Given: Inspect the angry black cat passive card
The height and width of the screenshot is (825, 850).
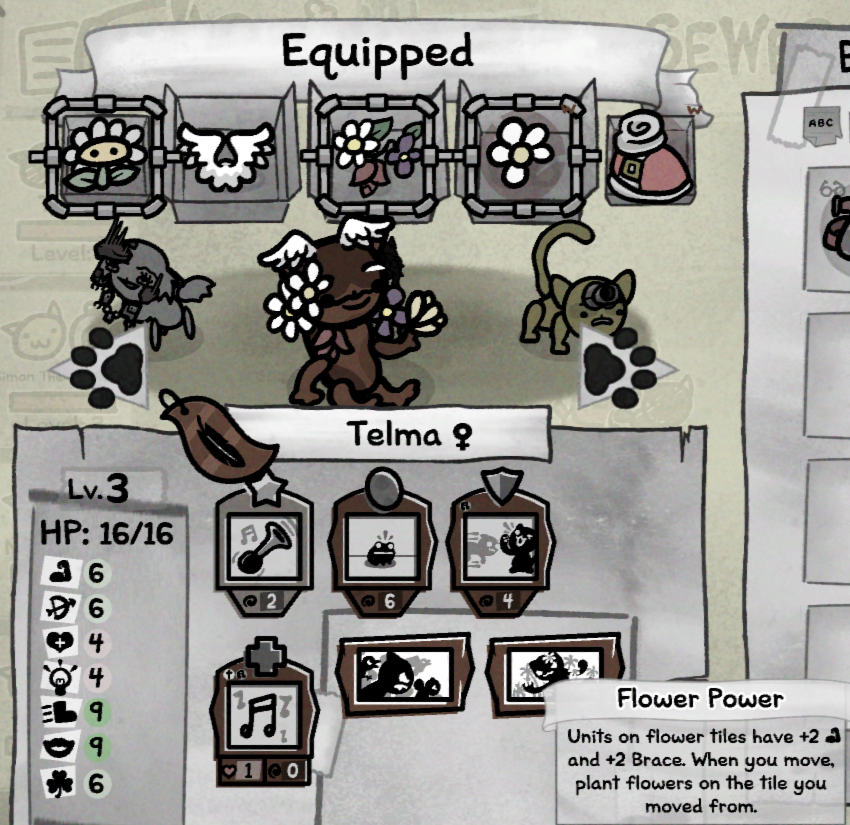Looking at the screenshot, I should [x=391, y=675].
